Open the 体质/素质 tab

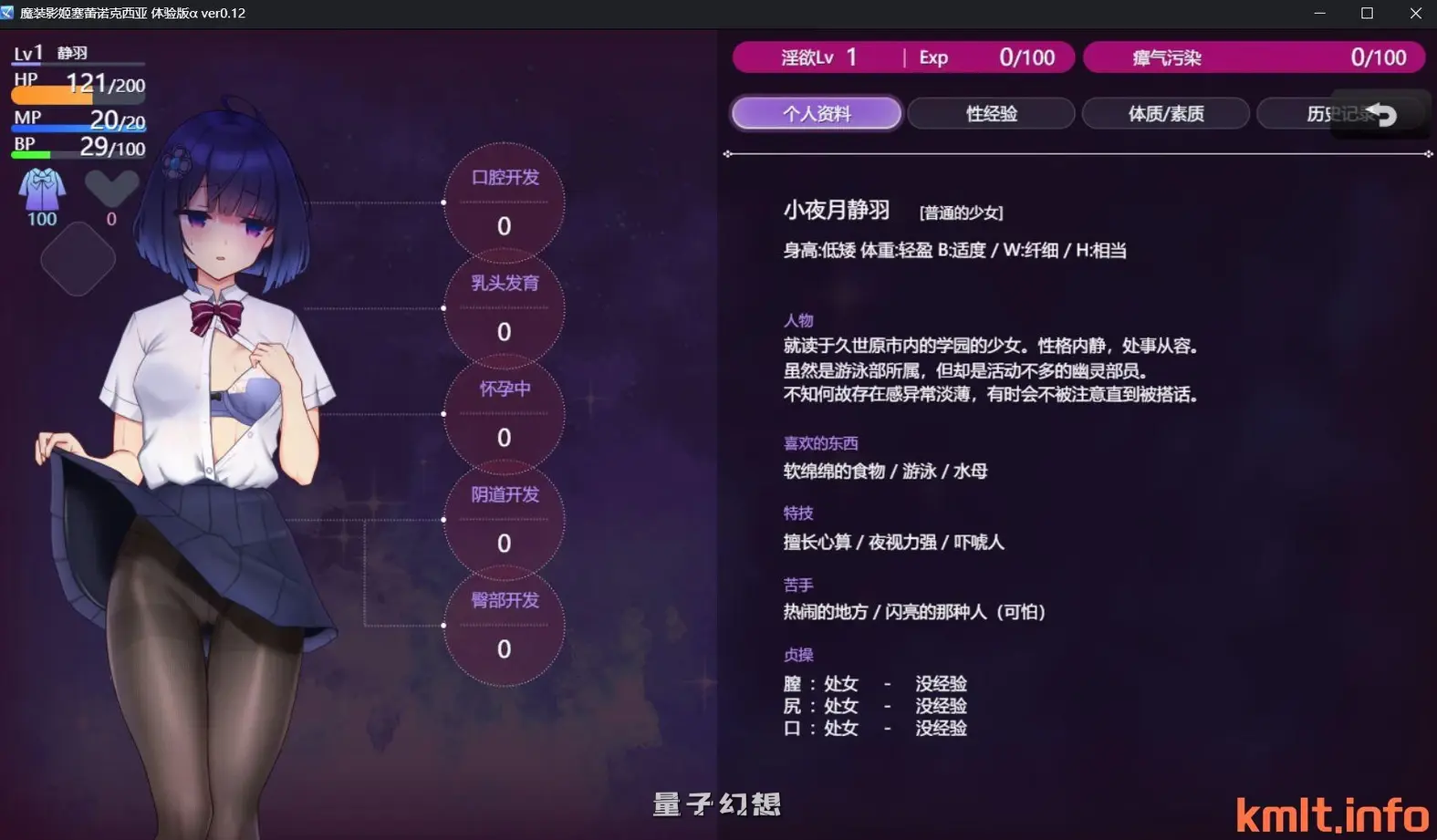(x=1166, y=112)
